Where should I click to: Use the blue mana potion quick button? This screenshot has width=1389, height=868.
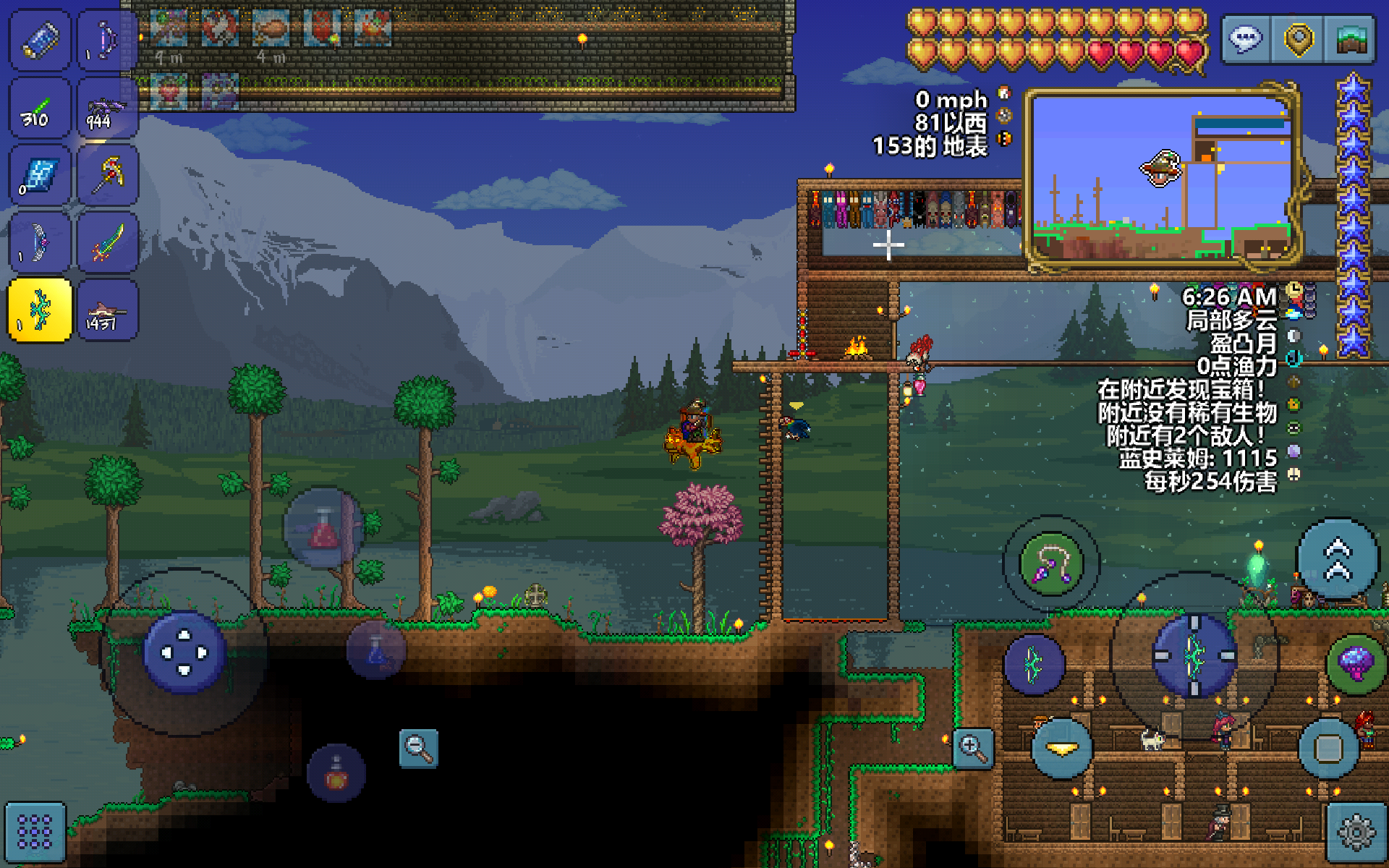tap(376, 649)
